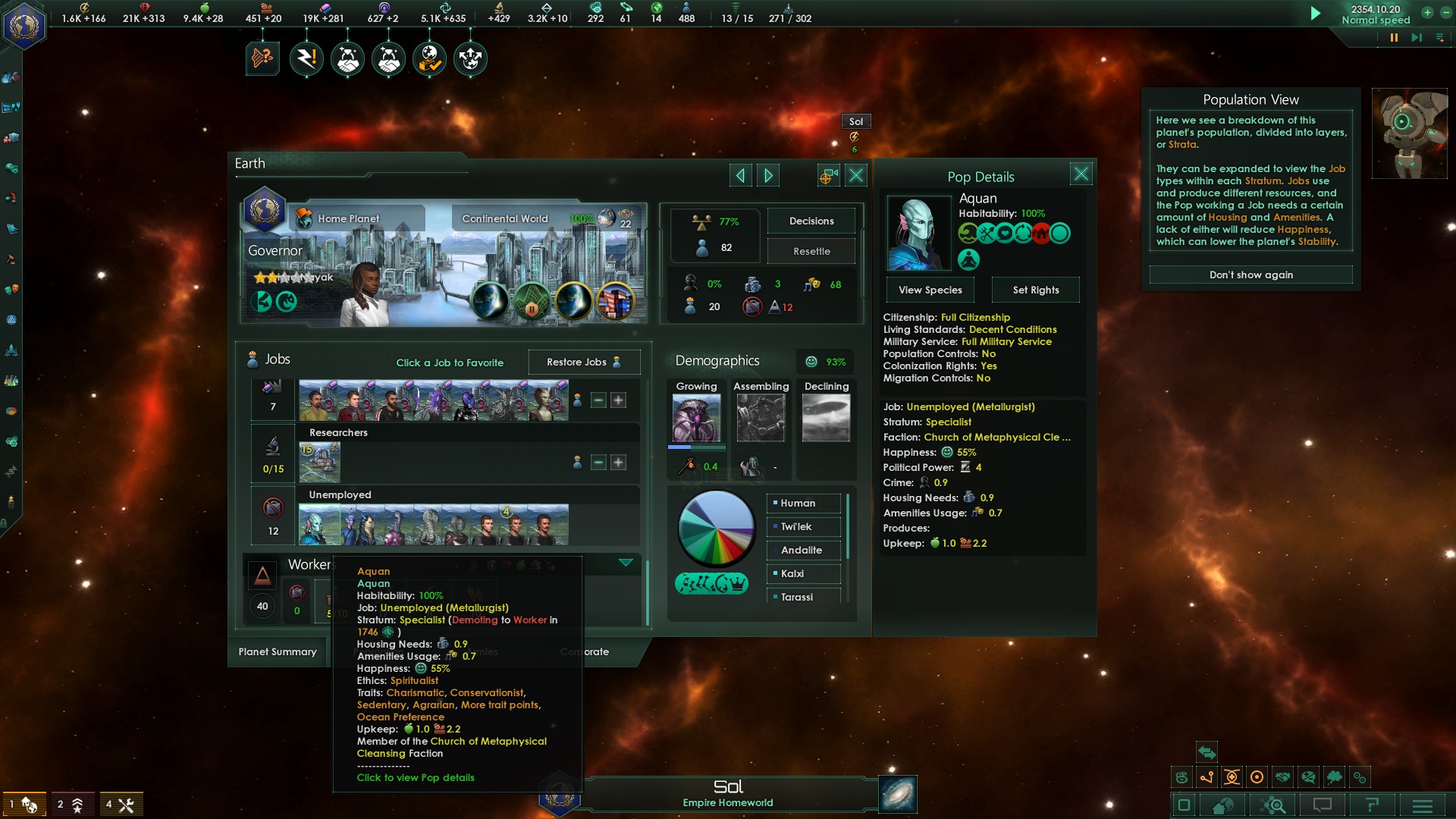Viewport: 1456px width, 819px height.
Task: Open the game menu via hamburger icon
Action: point(1421,805)
